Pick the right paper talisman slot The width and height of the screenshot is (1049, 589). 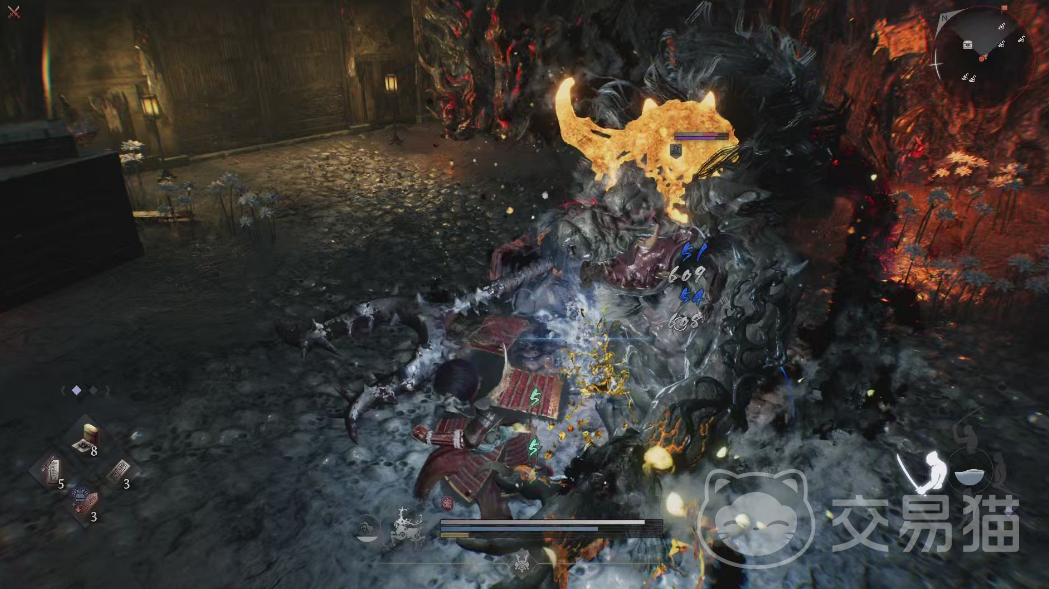click(x=120, y=470)
